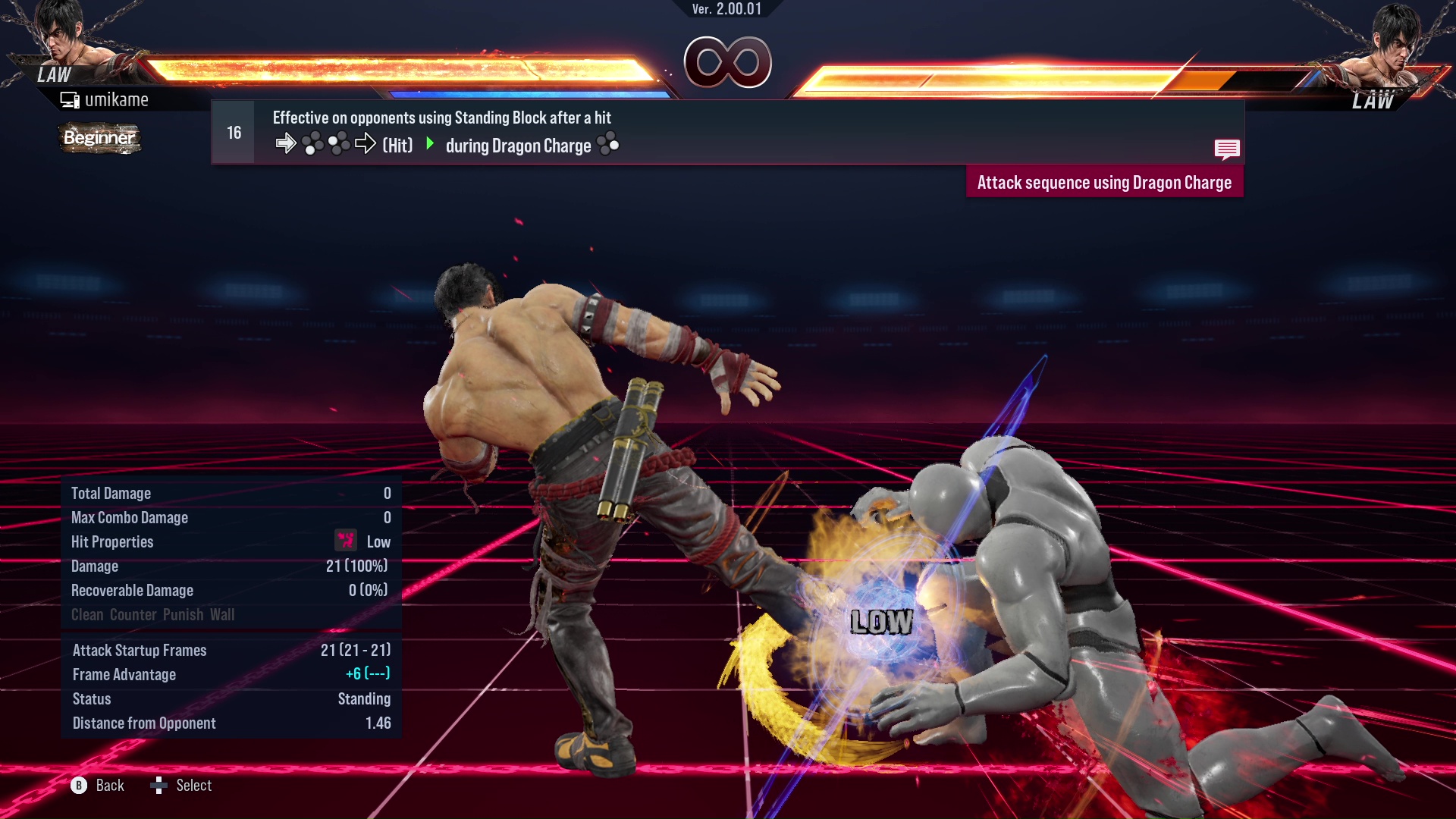Select the Hit Properties pink low-hit icon
This screenshot has width=1456, height=819.
click(345, 541)
